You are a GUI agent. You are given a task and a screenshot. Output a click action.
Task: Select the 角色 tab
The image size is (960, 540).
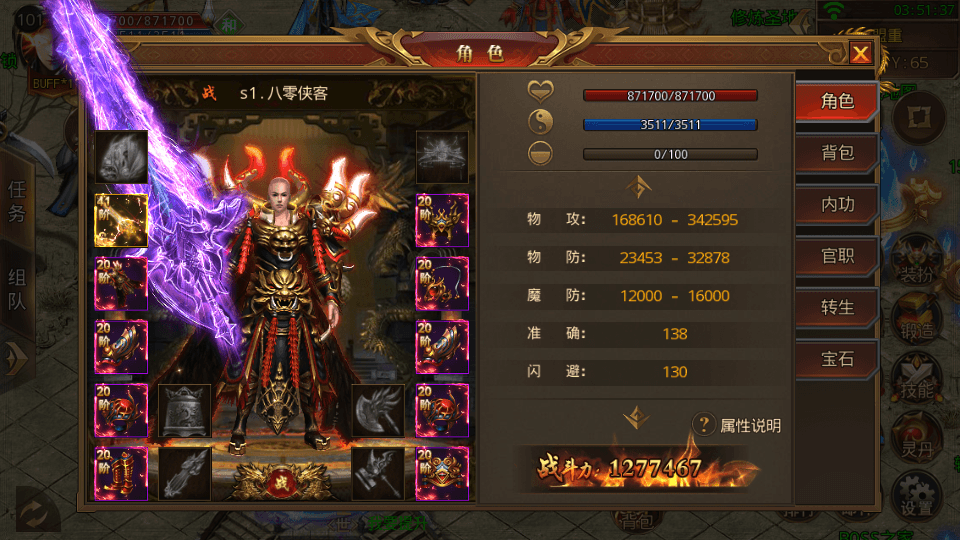837,101
